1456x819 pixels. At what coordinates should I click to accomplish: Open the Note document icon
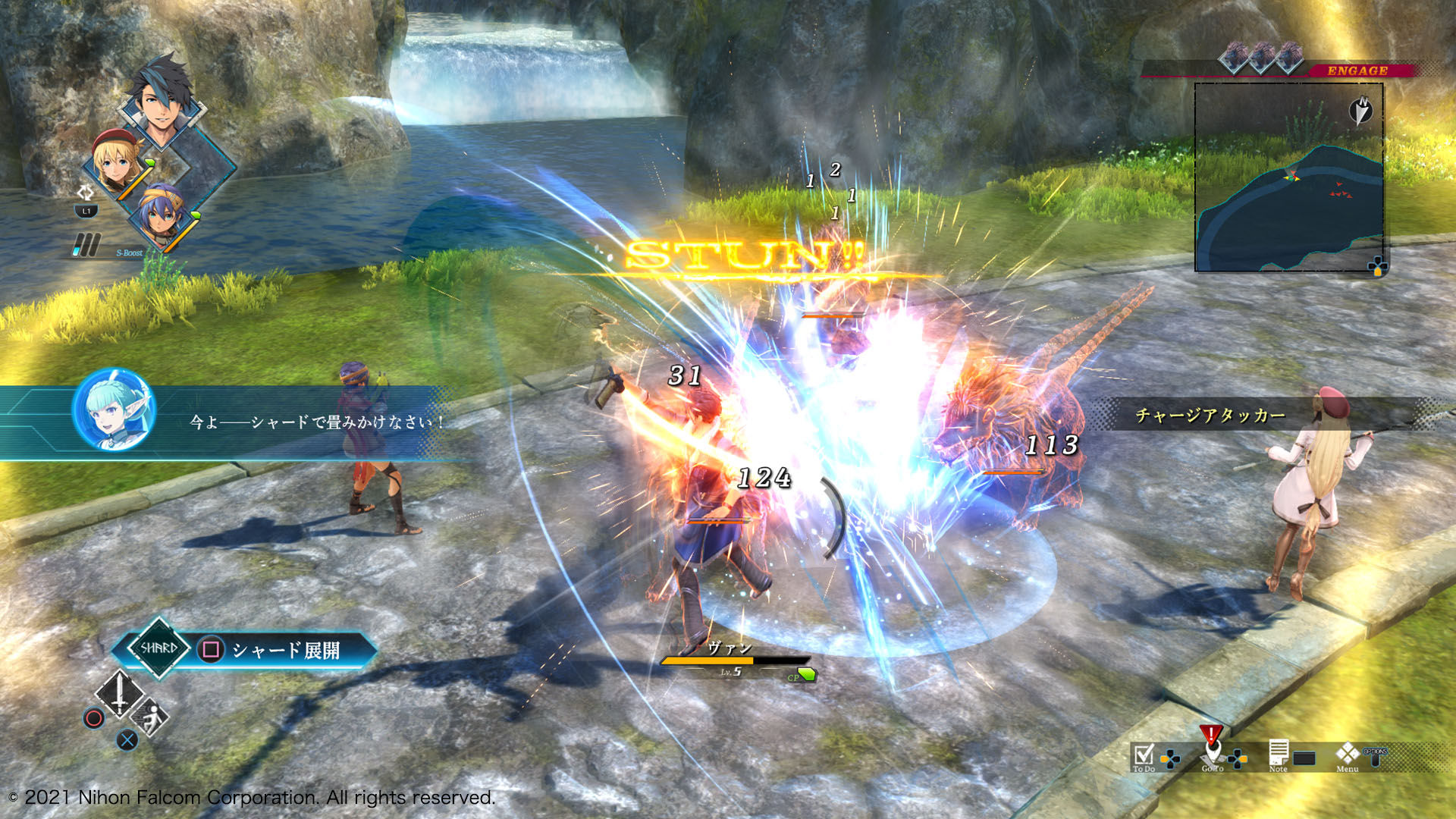click(x=1279, y=754)
